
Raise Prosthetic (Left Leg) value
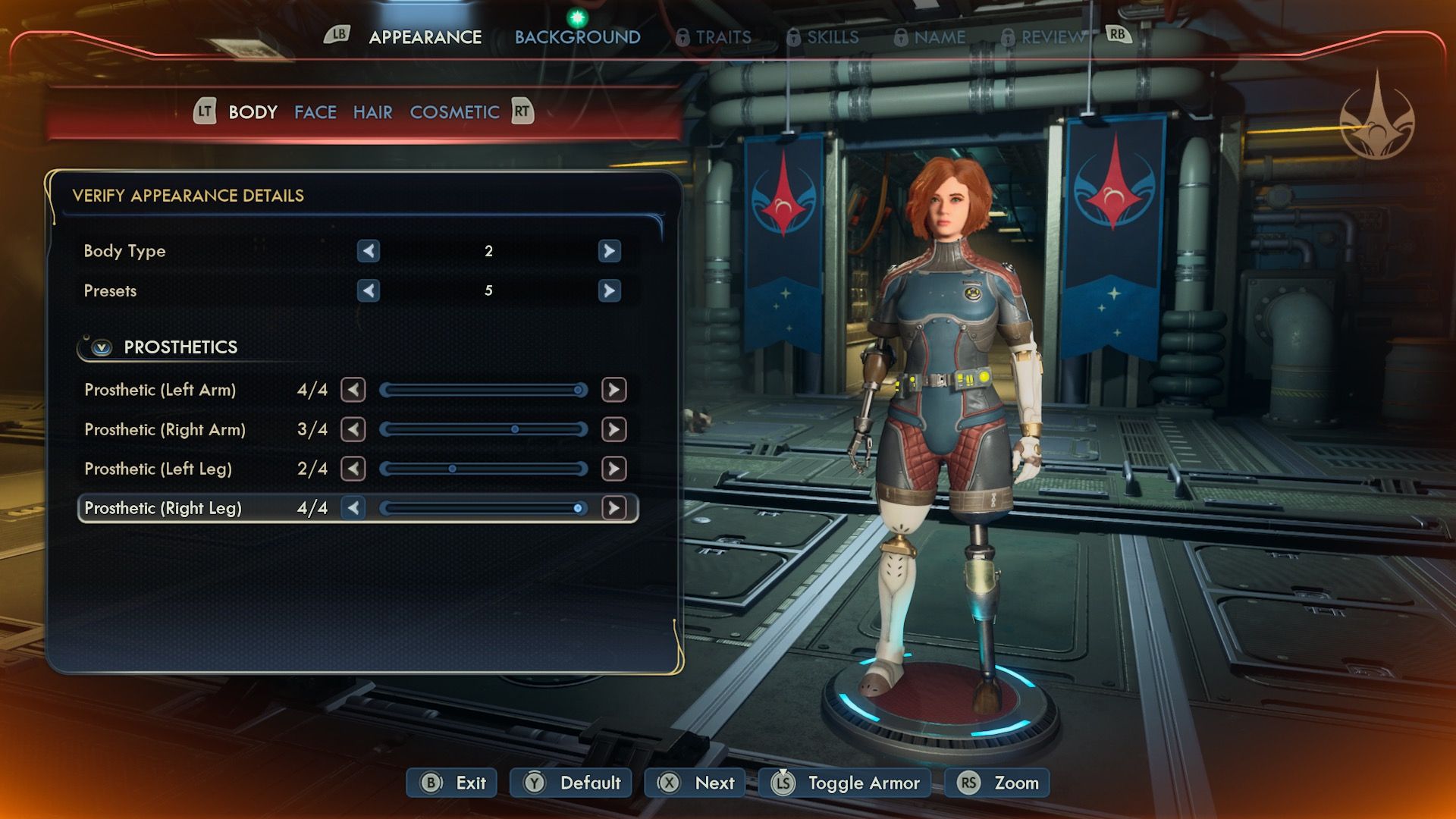pyautogui.click(x=613, y=469)
